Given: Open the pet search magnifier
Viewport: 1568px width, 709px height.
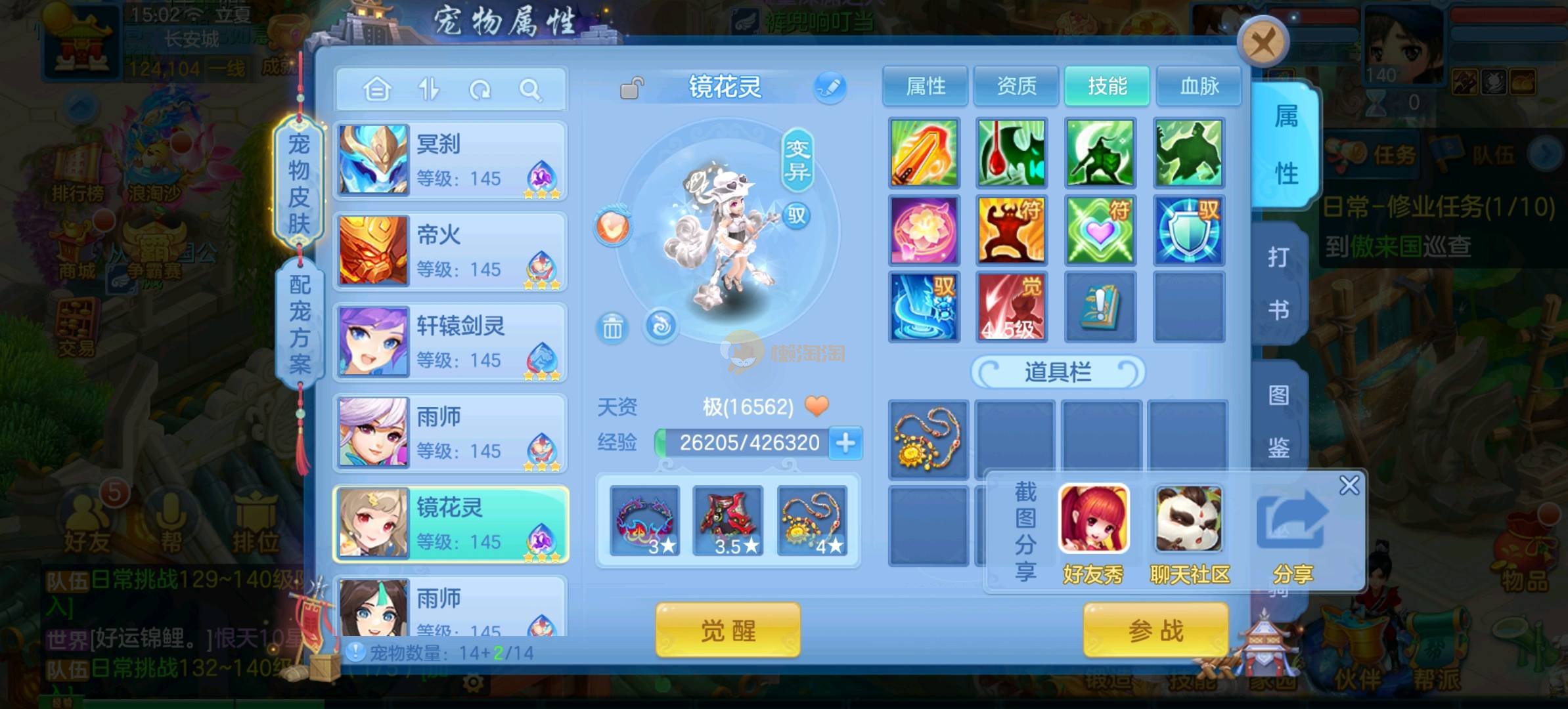Looking at the screenshot, I should click(530, 89).
